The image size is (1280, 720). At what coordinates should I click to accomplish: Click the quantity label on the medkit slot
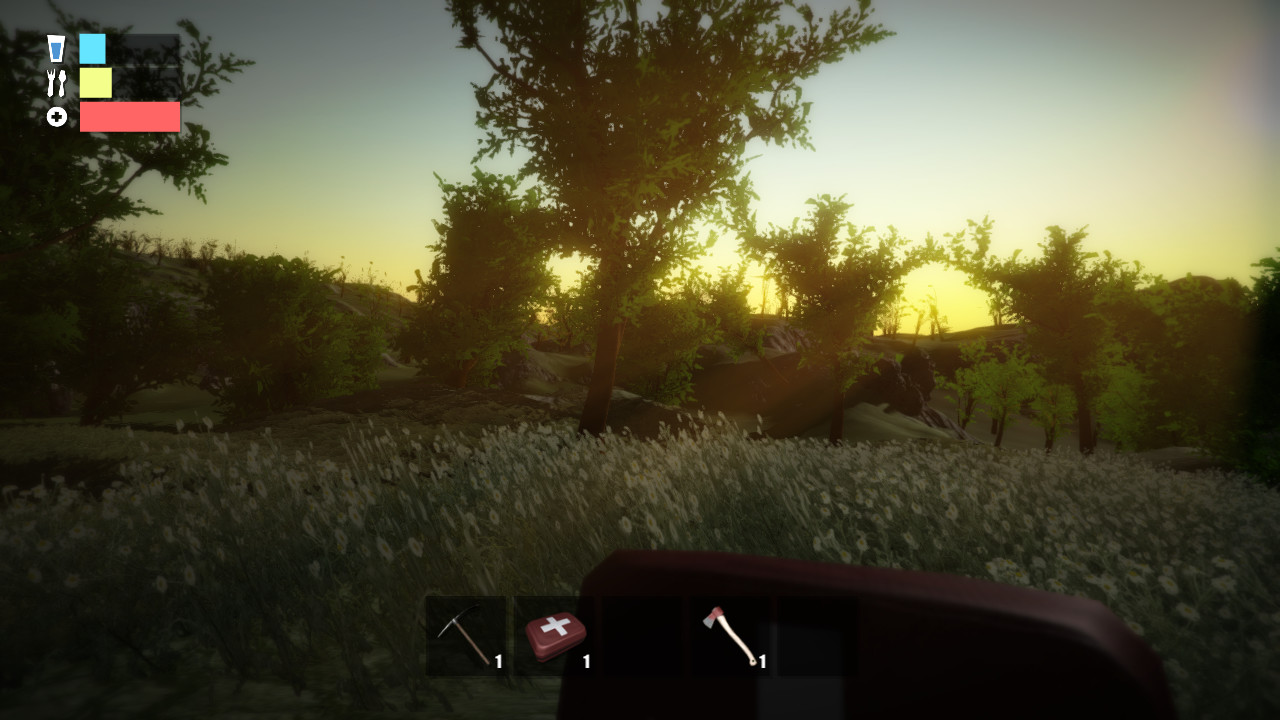585,661
